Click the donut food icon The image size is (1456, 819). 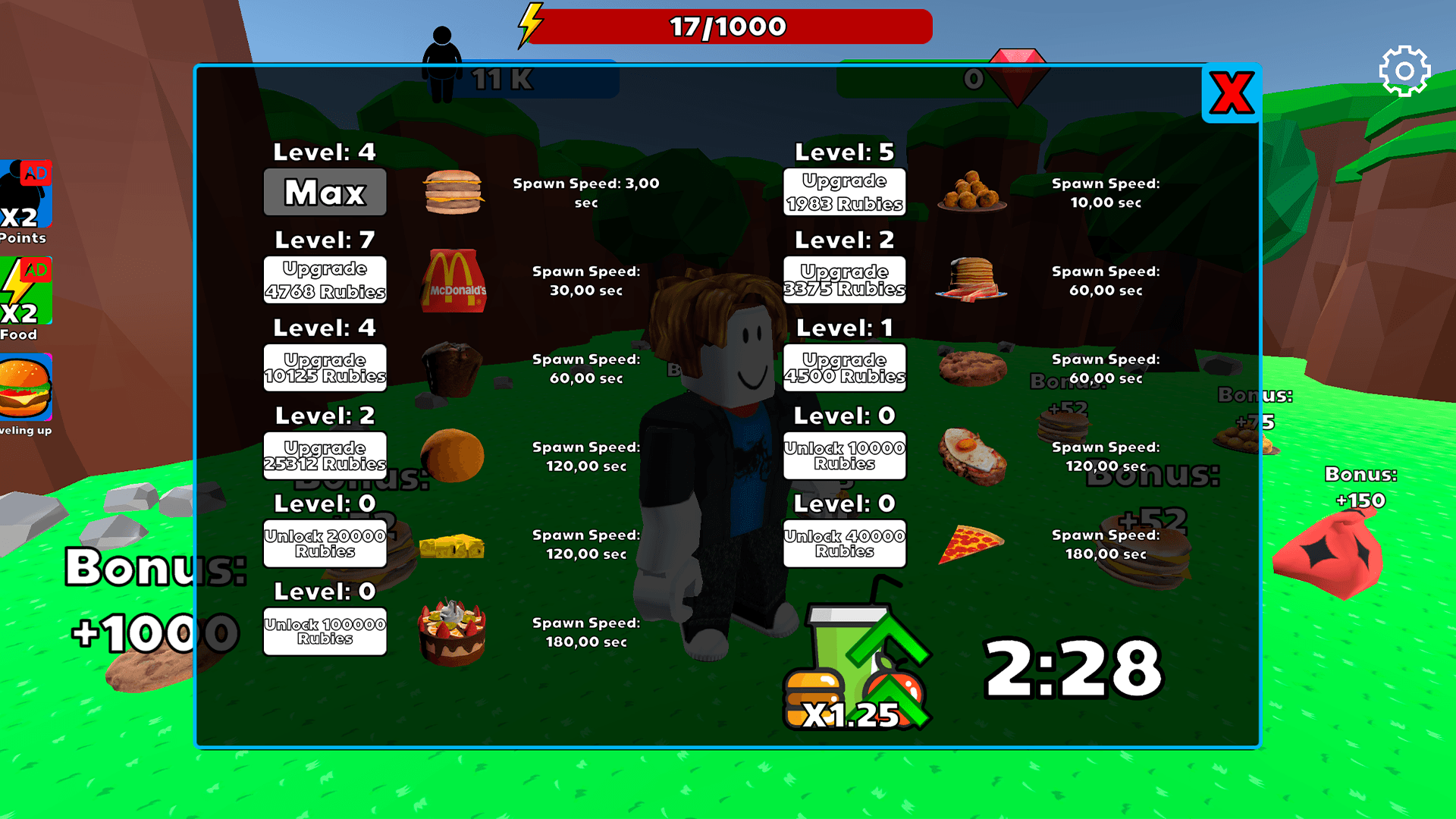(x=453, y=455)
